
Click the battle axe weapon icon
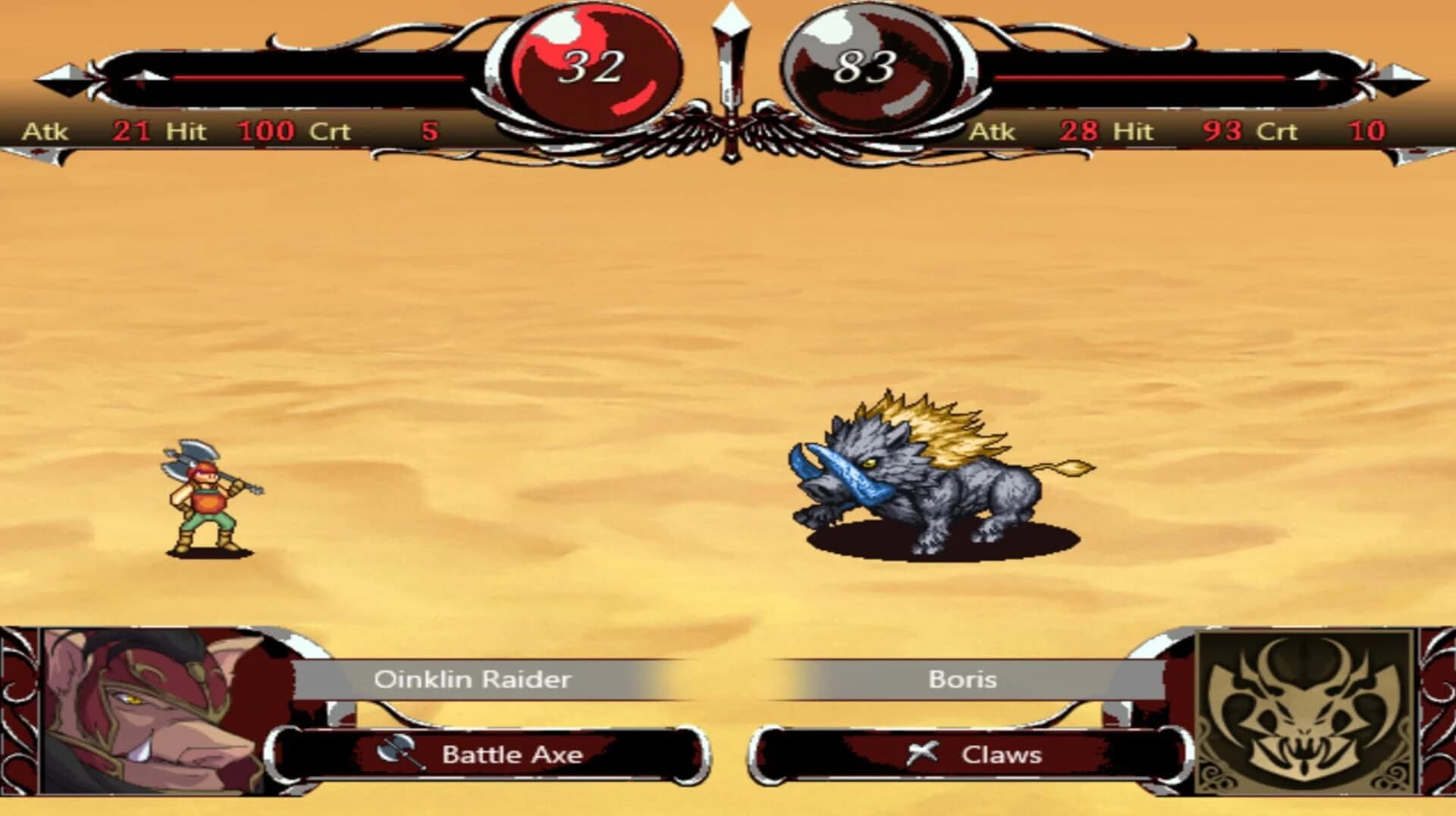click(397, 754)
